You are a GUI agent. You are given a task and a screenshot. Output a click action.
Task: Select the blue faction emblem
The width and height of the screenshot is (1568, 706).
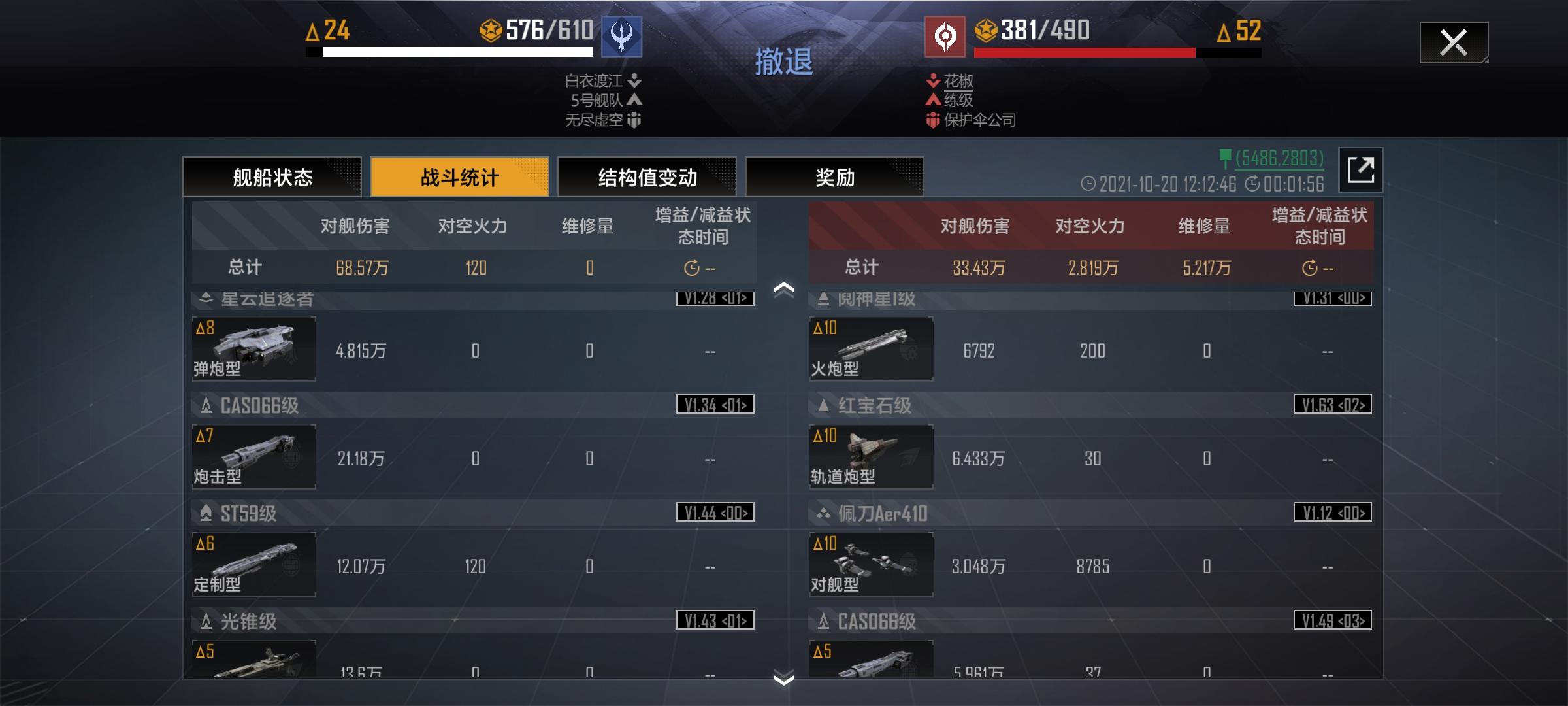(x=621, y=37)
